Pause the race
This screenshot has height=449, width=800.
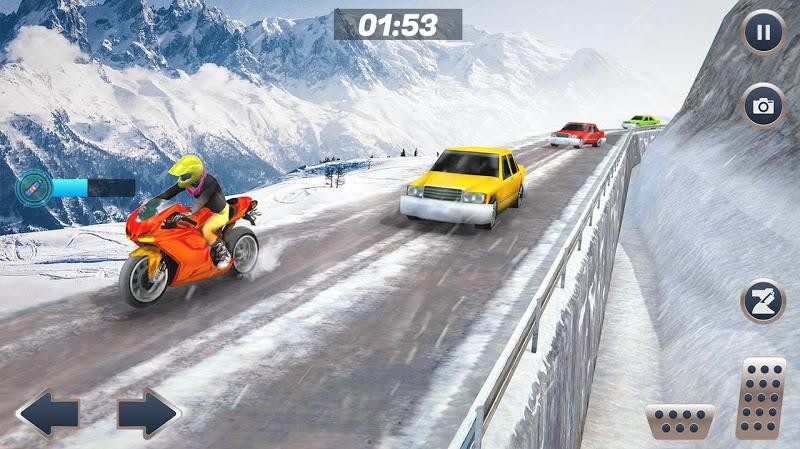pyautogui.click(x=763, y=33)
